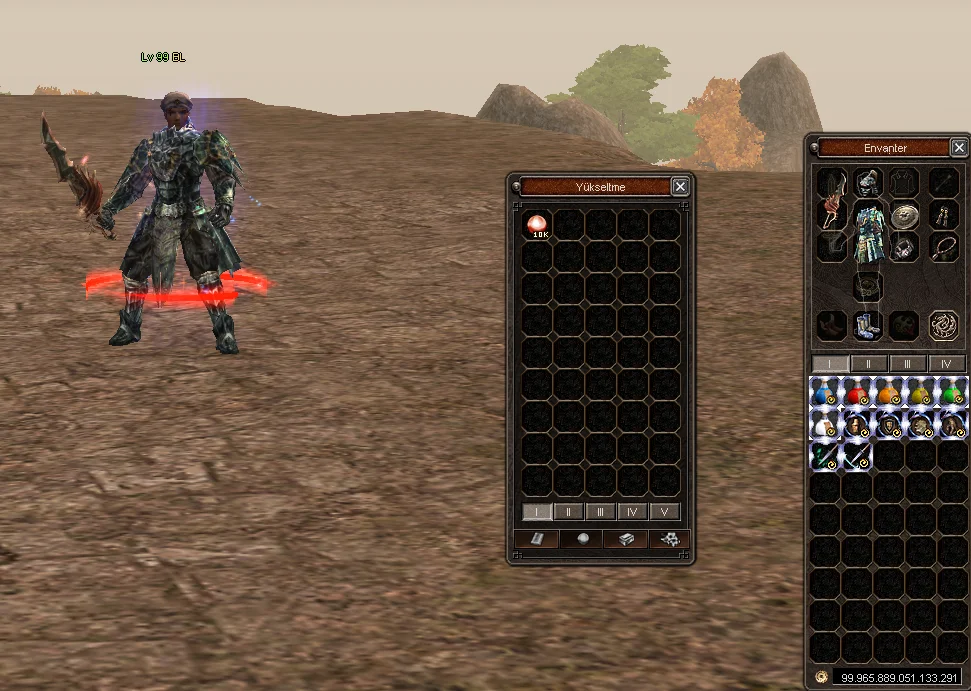Open tab V of the Yükseltme window

click(x=664, y=512)
